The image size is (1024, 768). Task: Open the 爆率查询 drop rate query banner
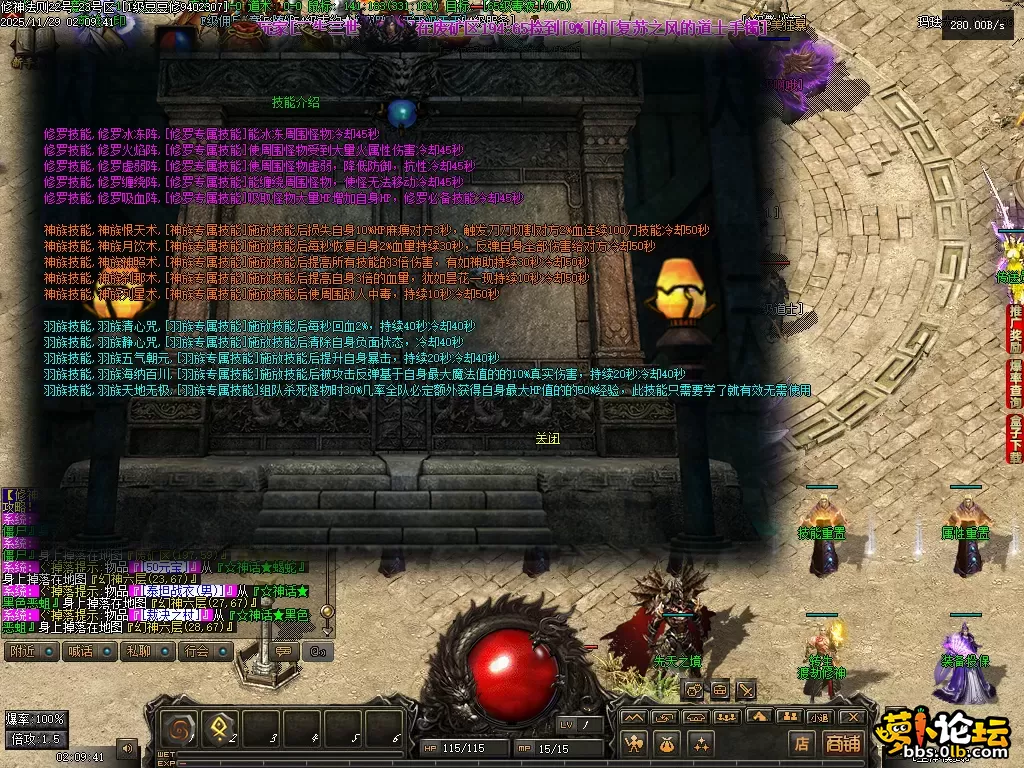pyautogui.click(x=1014, y=384)
